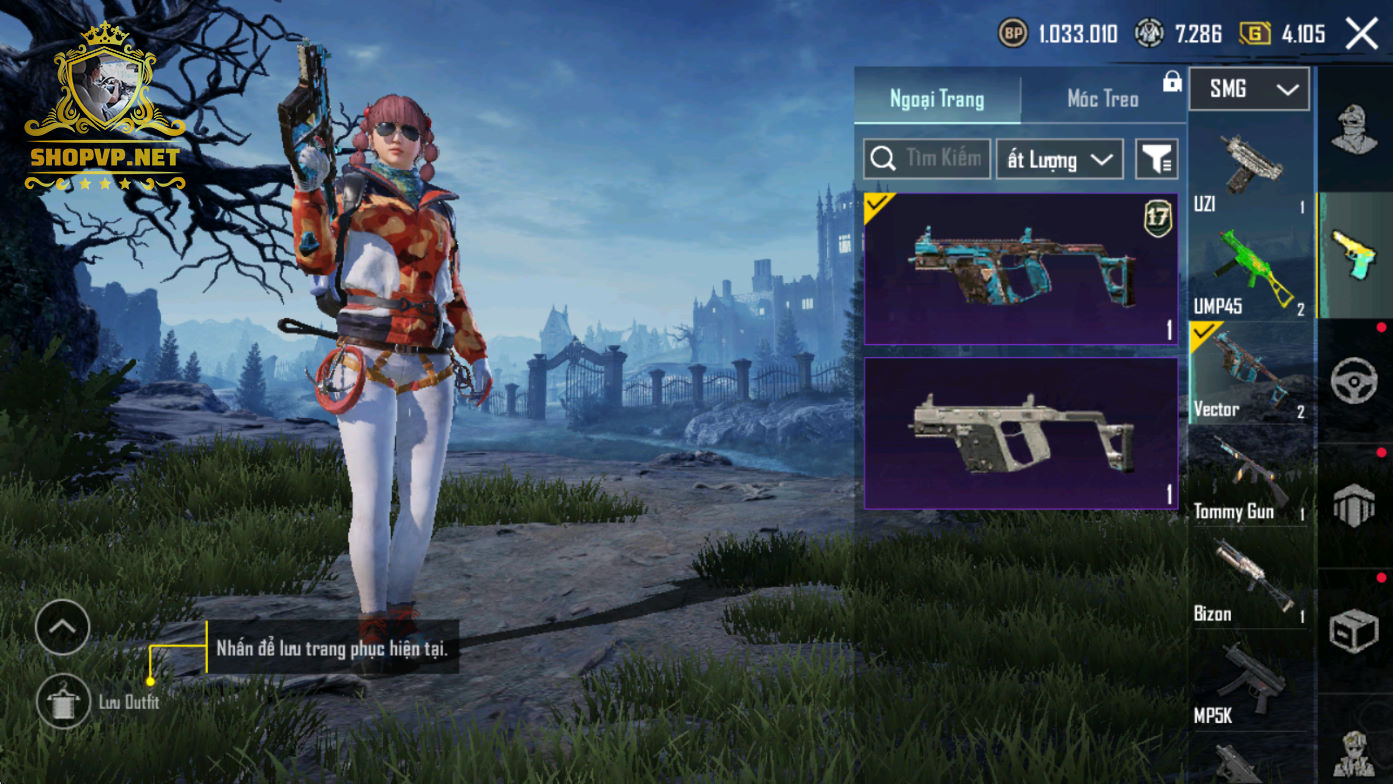1393x784 pixels.
Task: Pick the UMP45 weapon entry
Action: 1249,272
